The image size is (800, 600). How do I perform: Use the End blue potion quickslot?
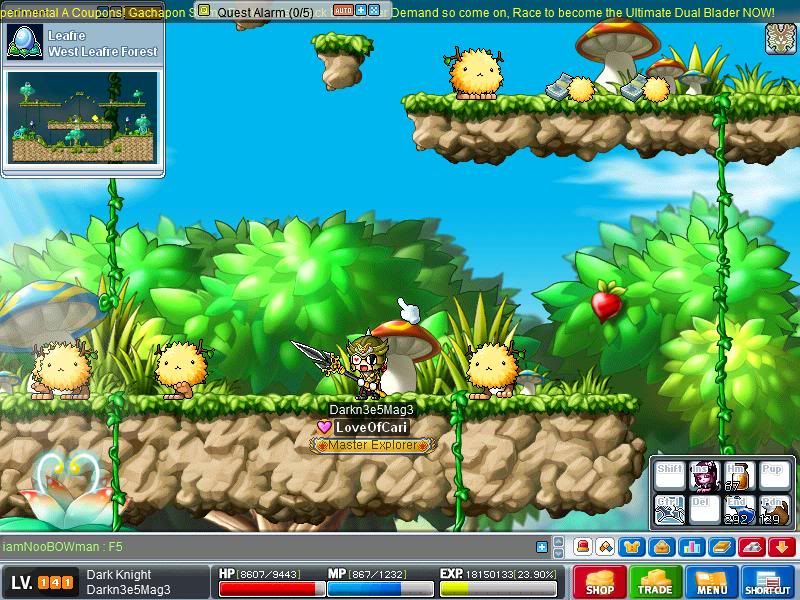point(738,510)
